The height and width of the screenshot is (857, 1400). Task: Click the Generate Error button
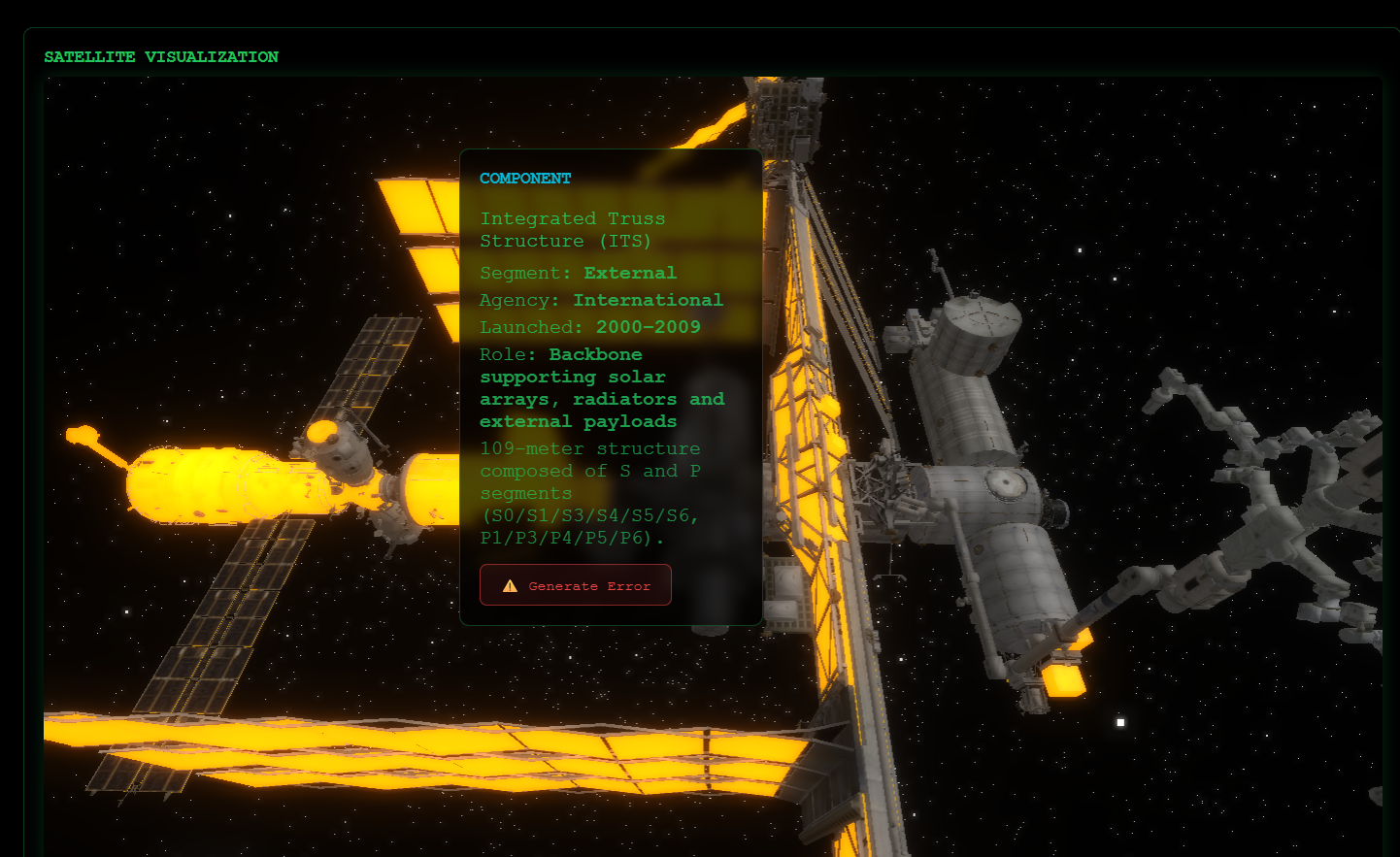(x=576, y=585)
